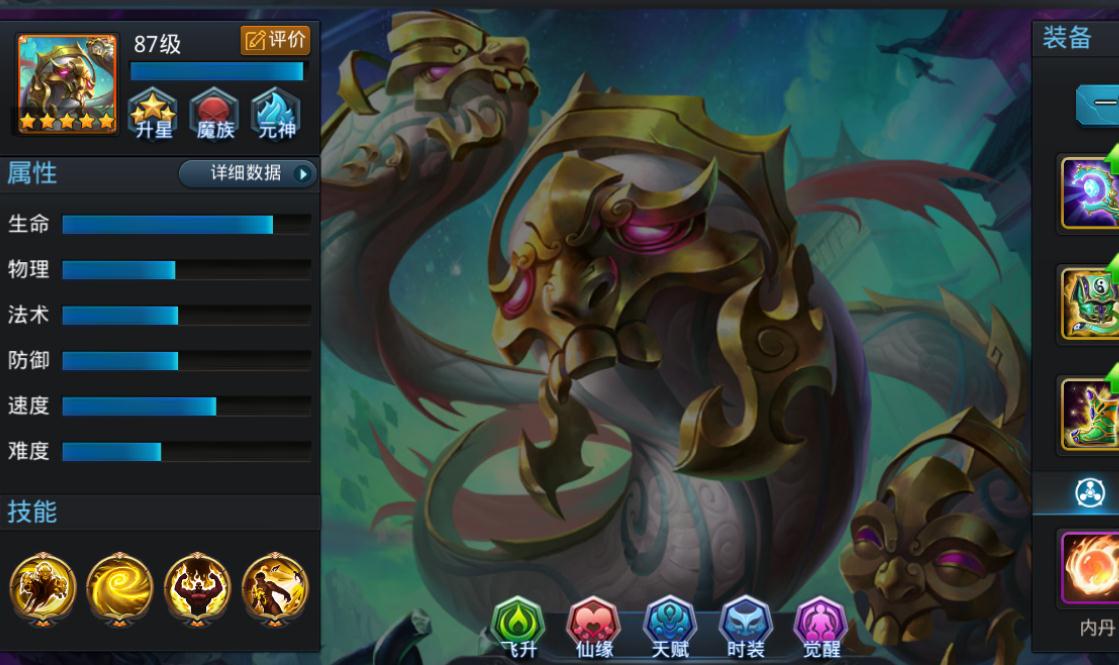Select the 内丹 fire orb slot
This screenshot has width=1119, height=665.
pyautogui.click(x=1089, y=568)
